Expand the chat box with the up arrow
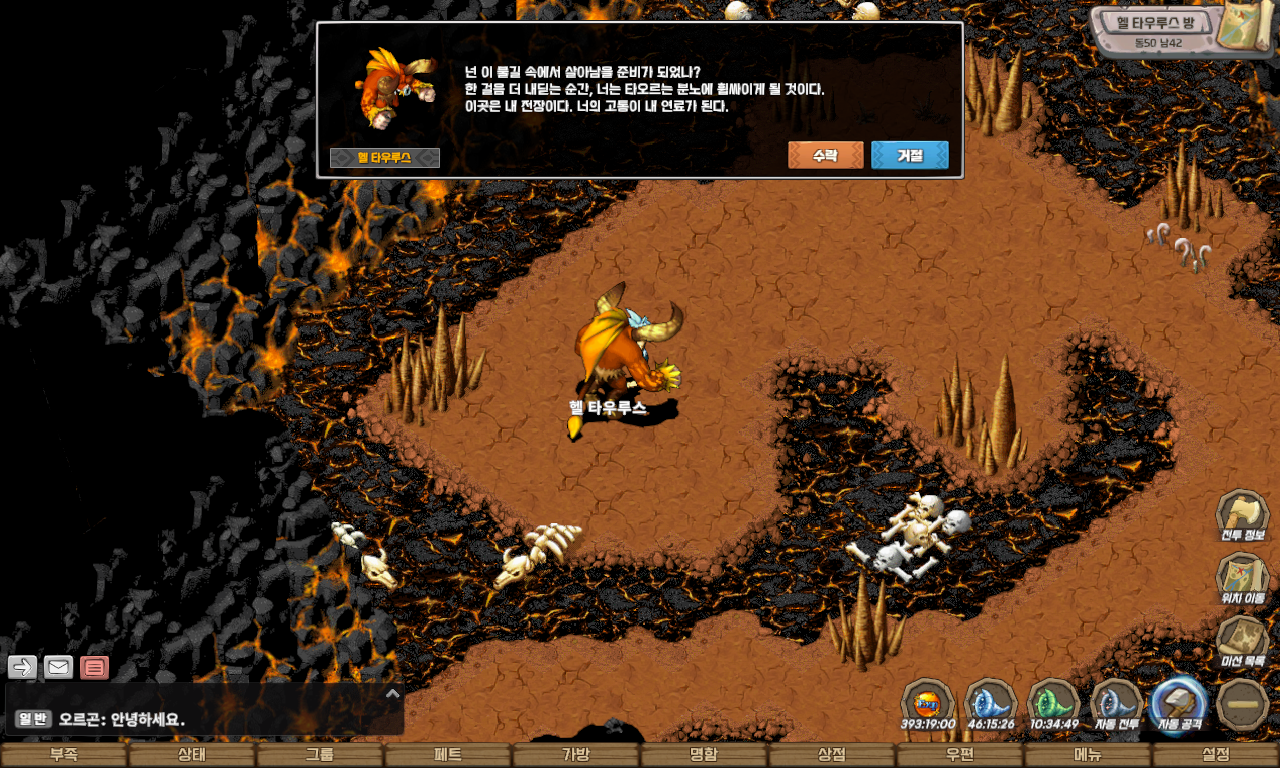This screenshot has height=768, width=1280. [392, 693]
